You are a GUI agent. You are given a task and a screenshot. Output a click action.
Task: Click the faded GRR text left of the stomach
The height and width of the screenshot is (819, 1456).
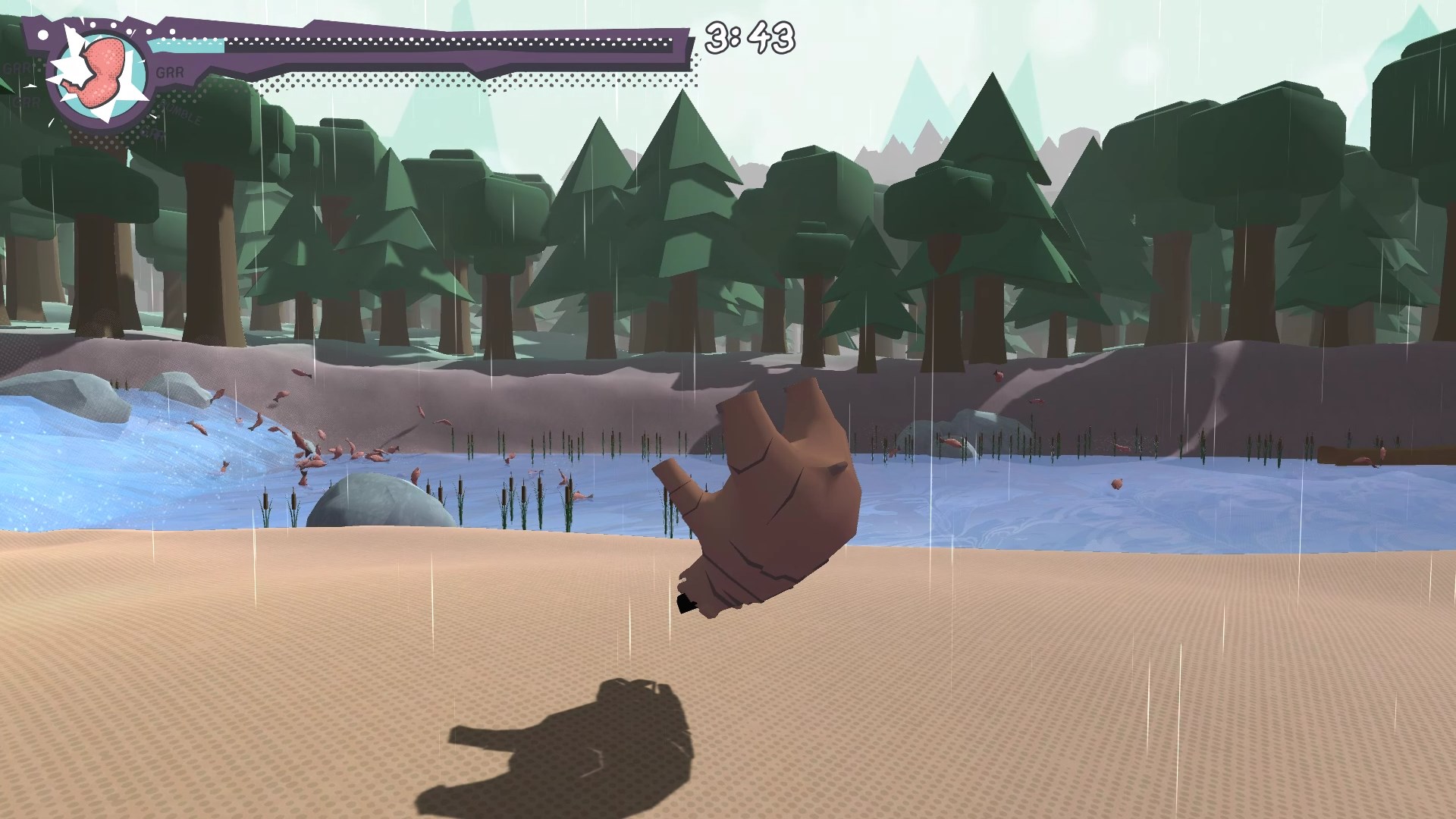18,68
